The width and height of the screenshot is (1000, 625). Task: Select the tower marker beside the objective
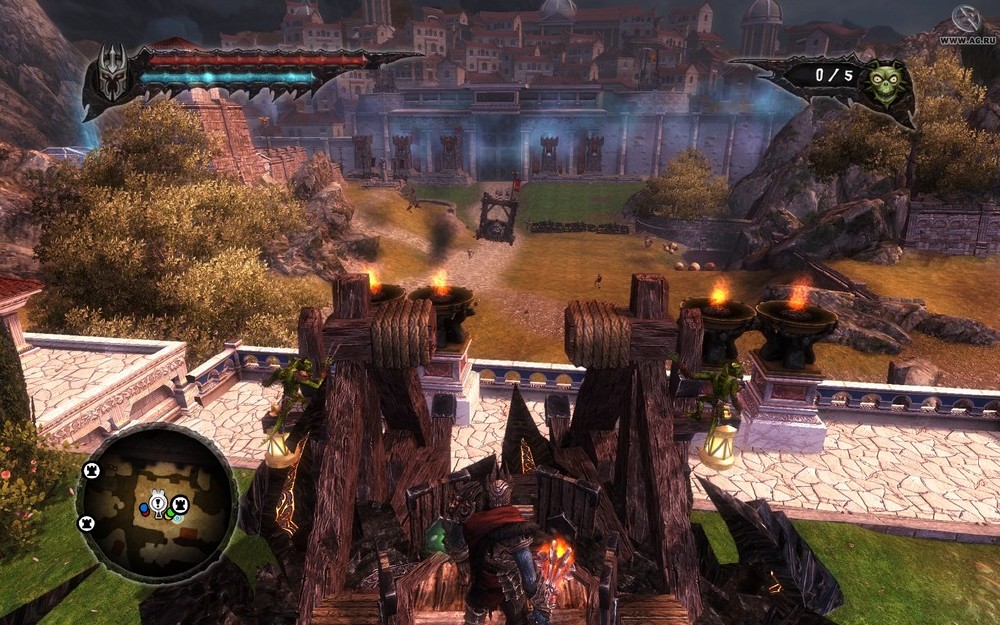(180, 504)
